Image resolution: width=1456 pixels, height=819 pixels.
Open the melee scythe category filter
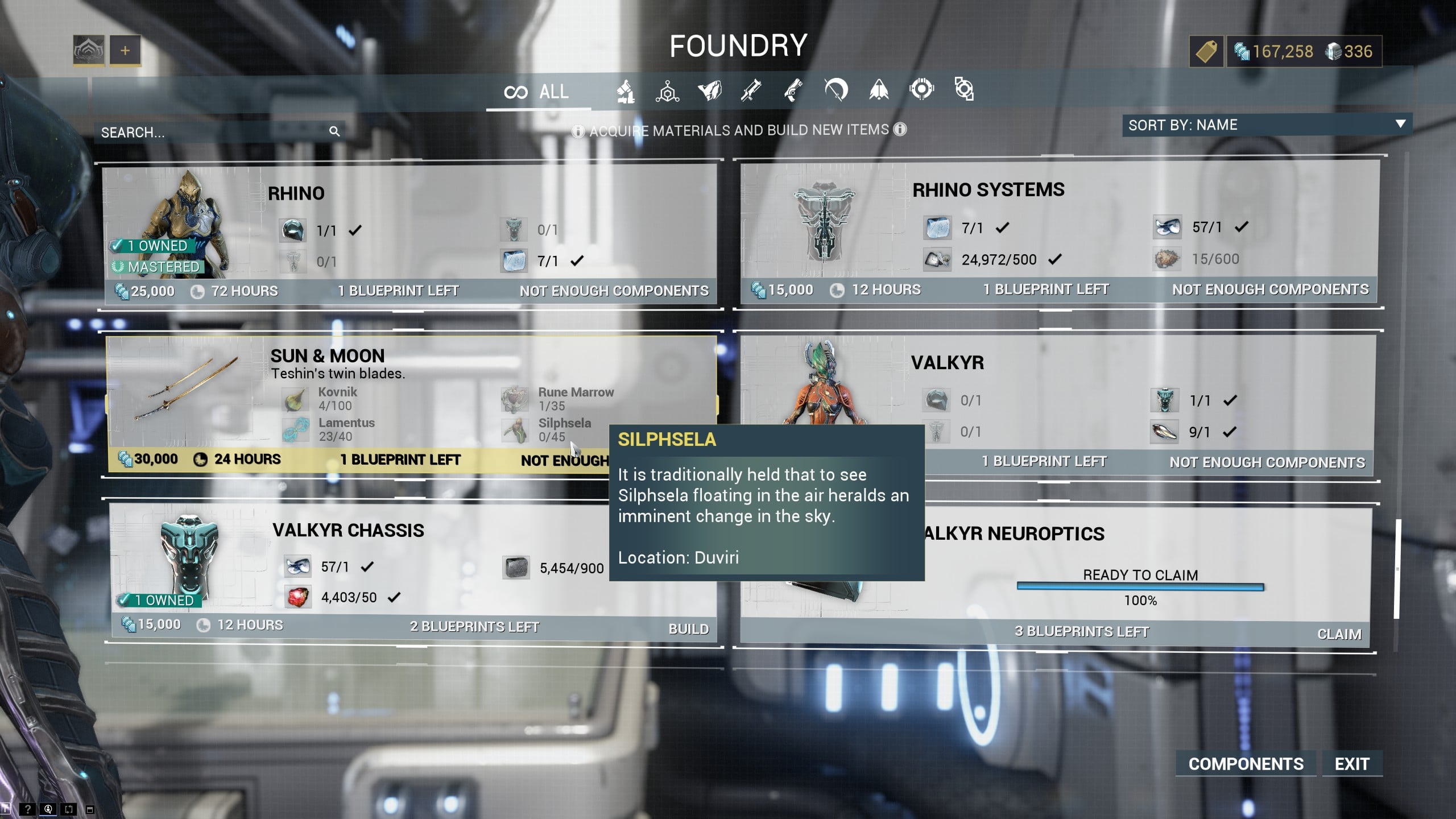(837, 90)
